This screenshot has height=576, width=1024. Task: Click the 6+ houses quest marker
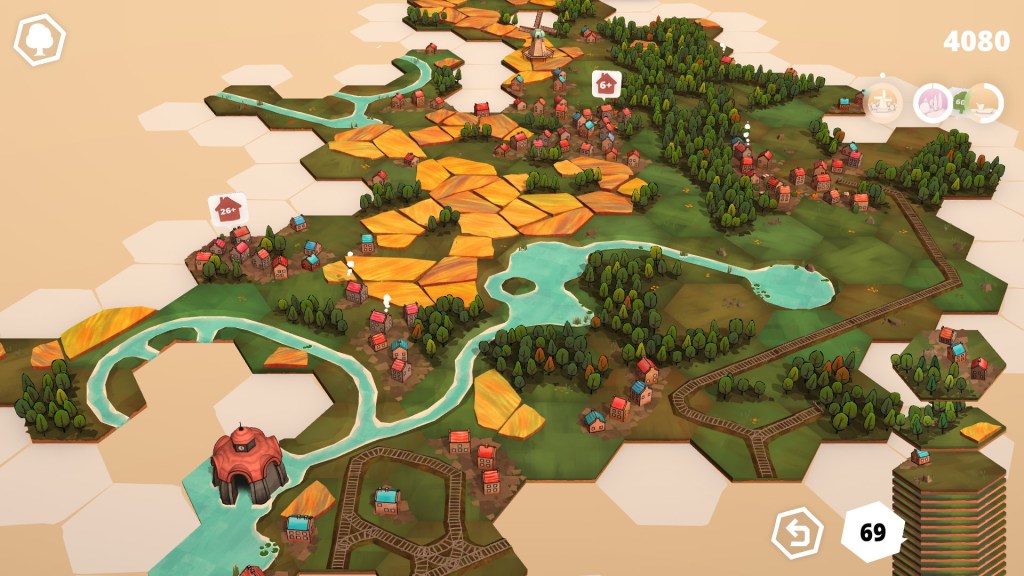pos(605,85)
